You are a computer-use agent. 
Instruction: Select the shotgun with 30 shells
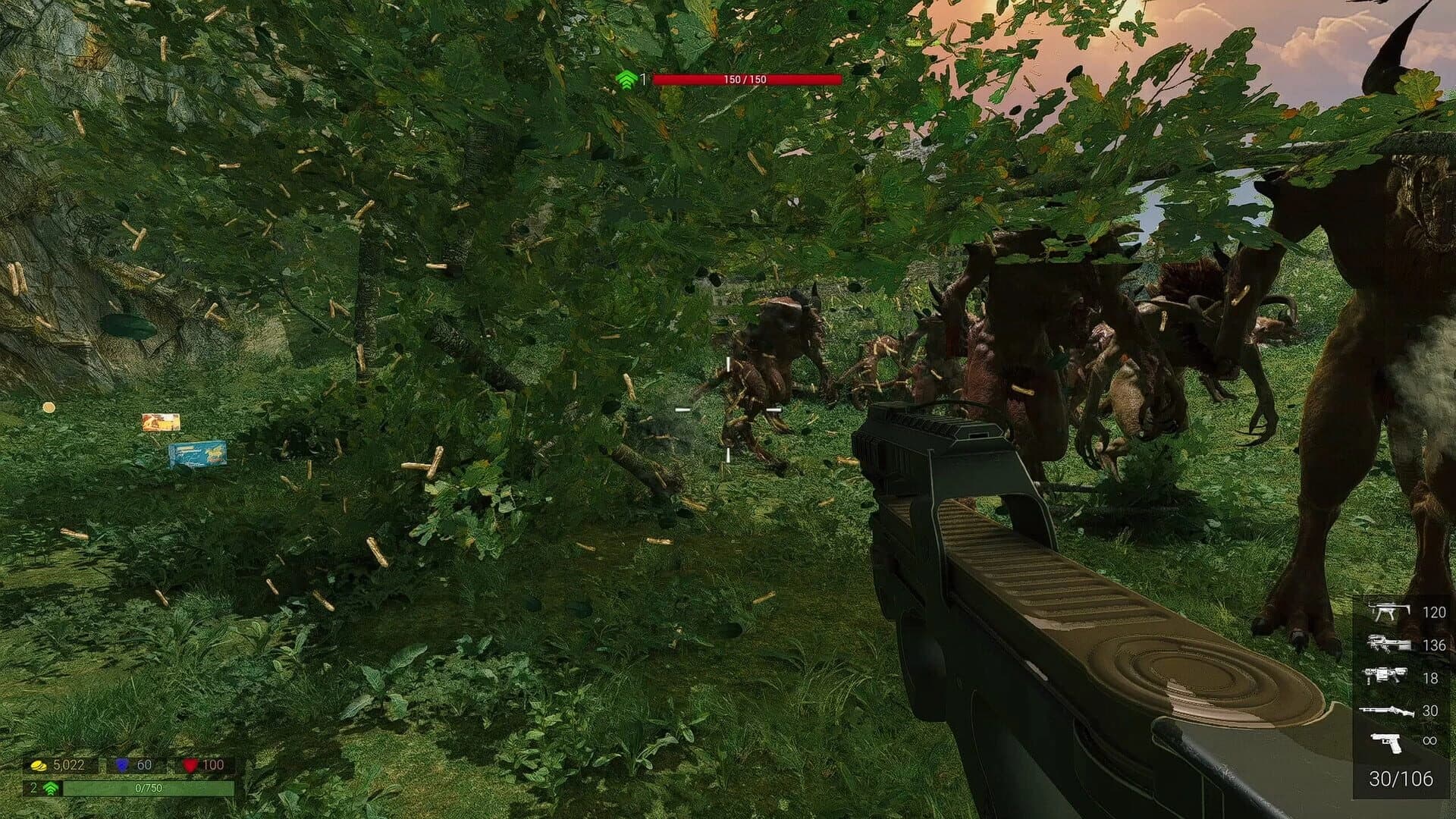(x=1388, y=712)
